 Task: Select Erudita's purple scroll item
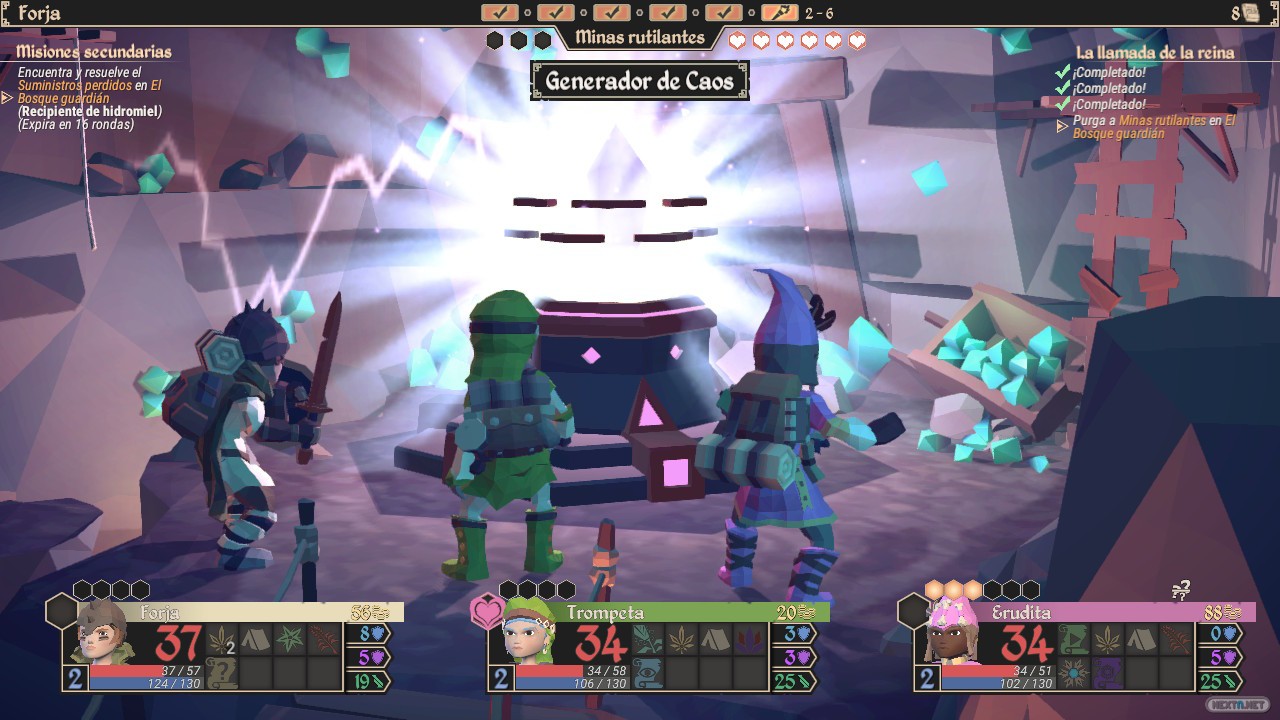1107,673
